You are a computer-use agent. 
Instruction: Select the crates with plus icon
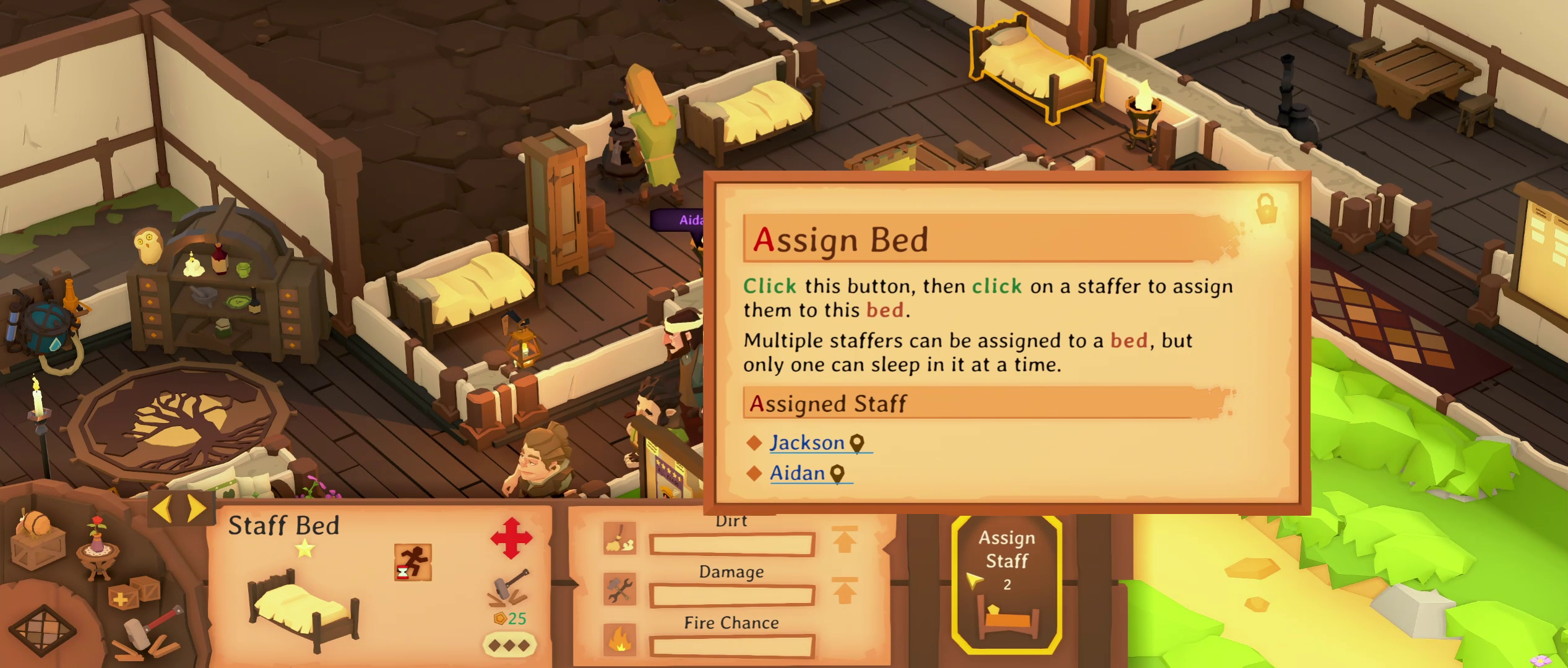134,594
